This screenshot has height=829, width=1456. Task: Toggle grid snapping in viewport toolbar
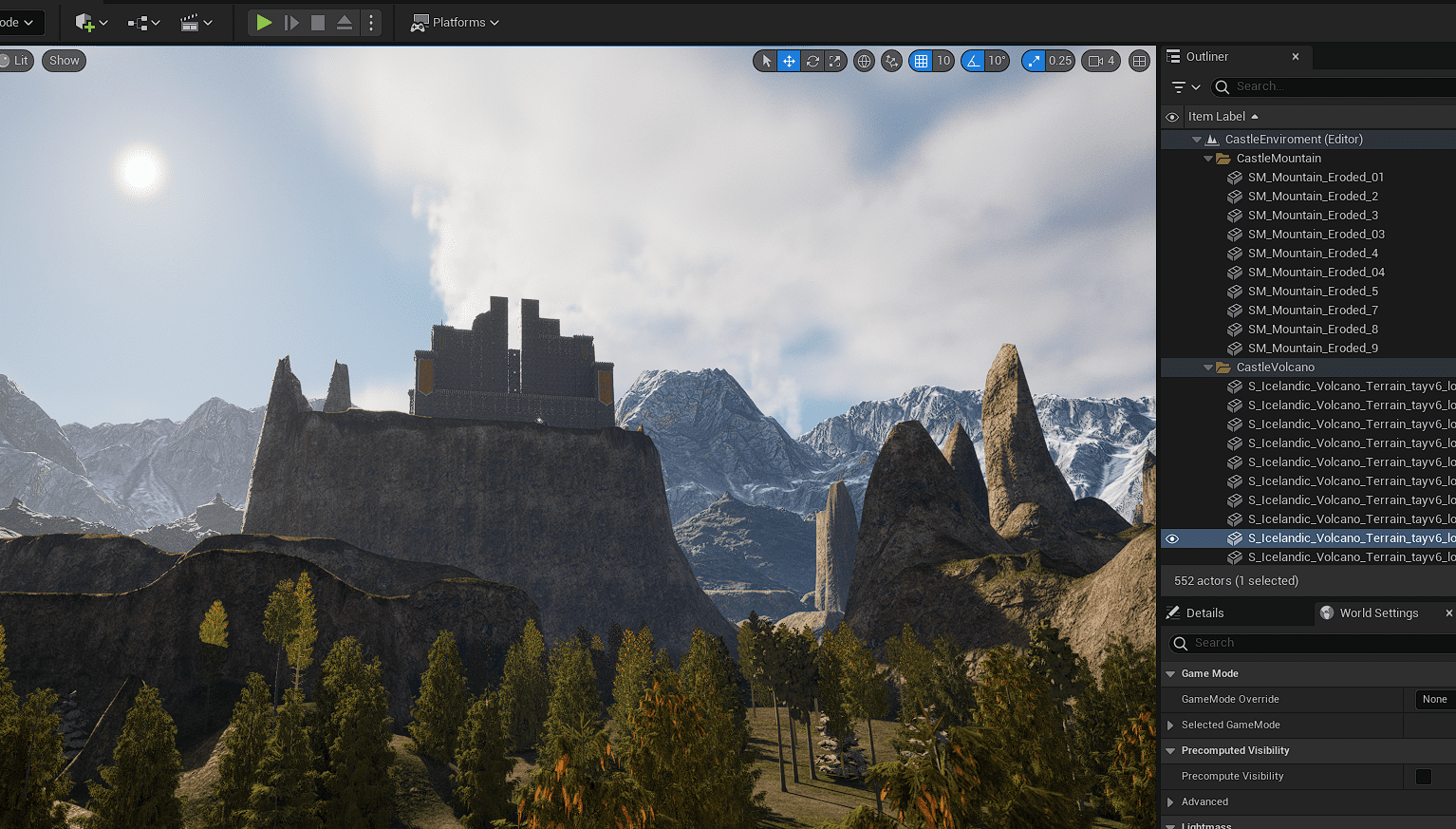(x=921, y=61)
